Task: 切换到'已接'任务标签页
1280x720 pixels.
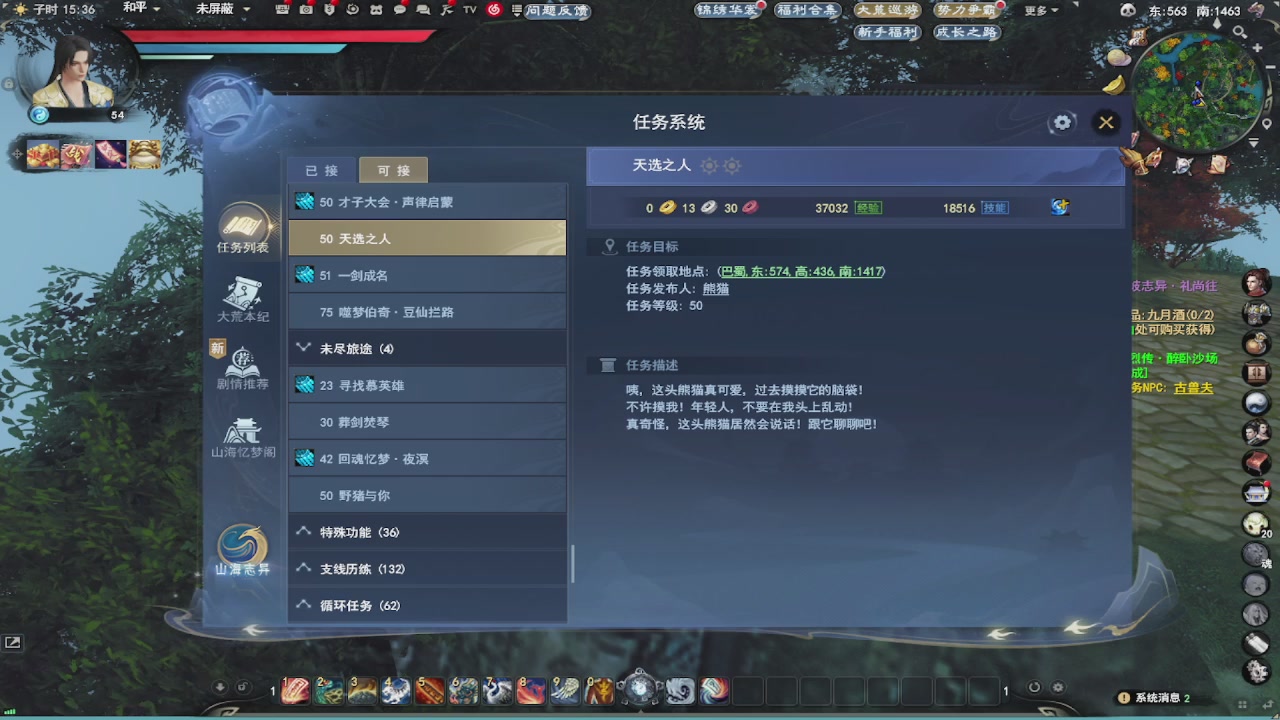Action: (320, 169)
